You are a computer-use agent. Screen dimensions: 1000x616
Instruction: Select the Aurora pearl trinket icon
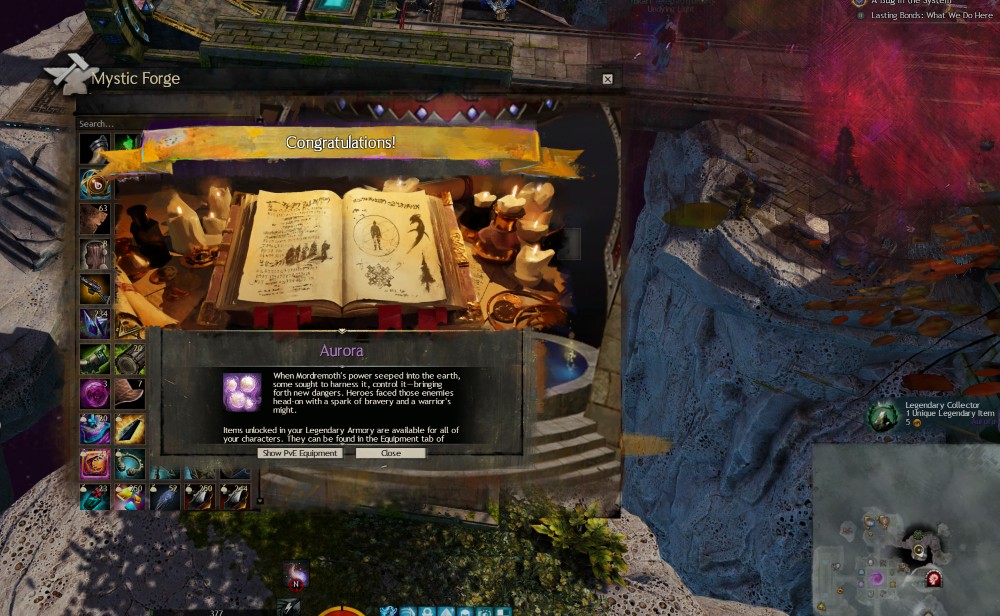(242, 391)
